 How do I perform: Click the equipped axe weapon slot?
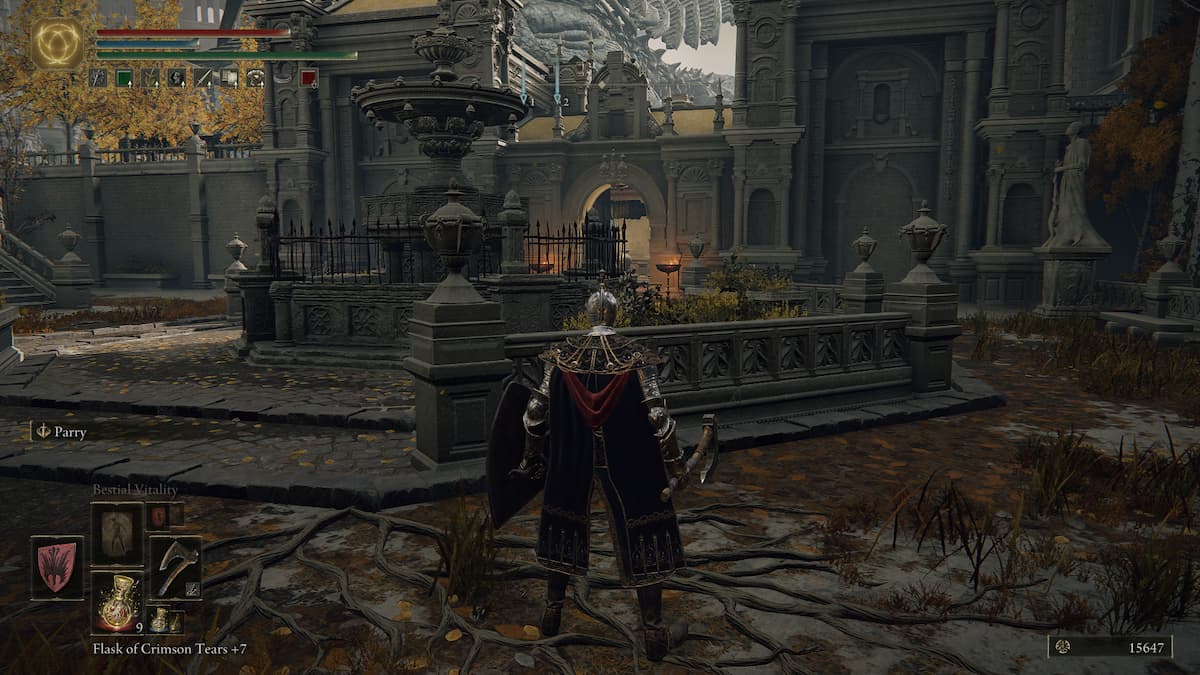pos(175,568)
